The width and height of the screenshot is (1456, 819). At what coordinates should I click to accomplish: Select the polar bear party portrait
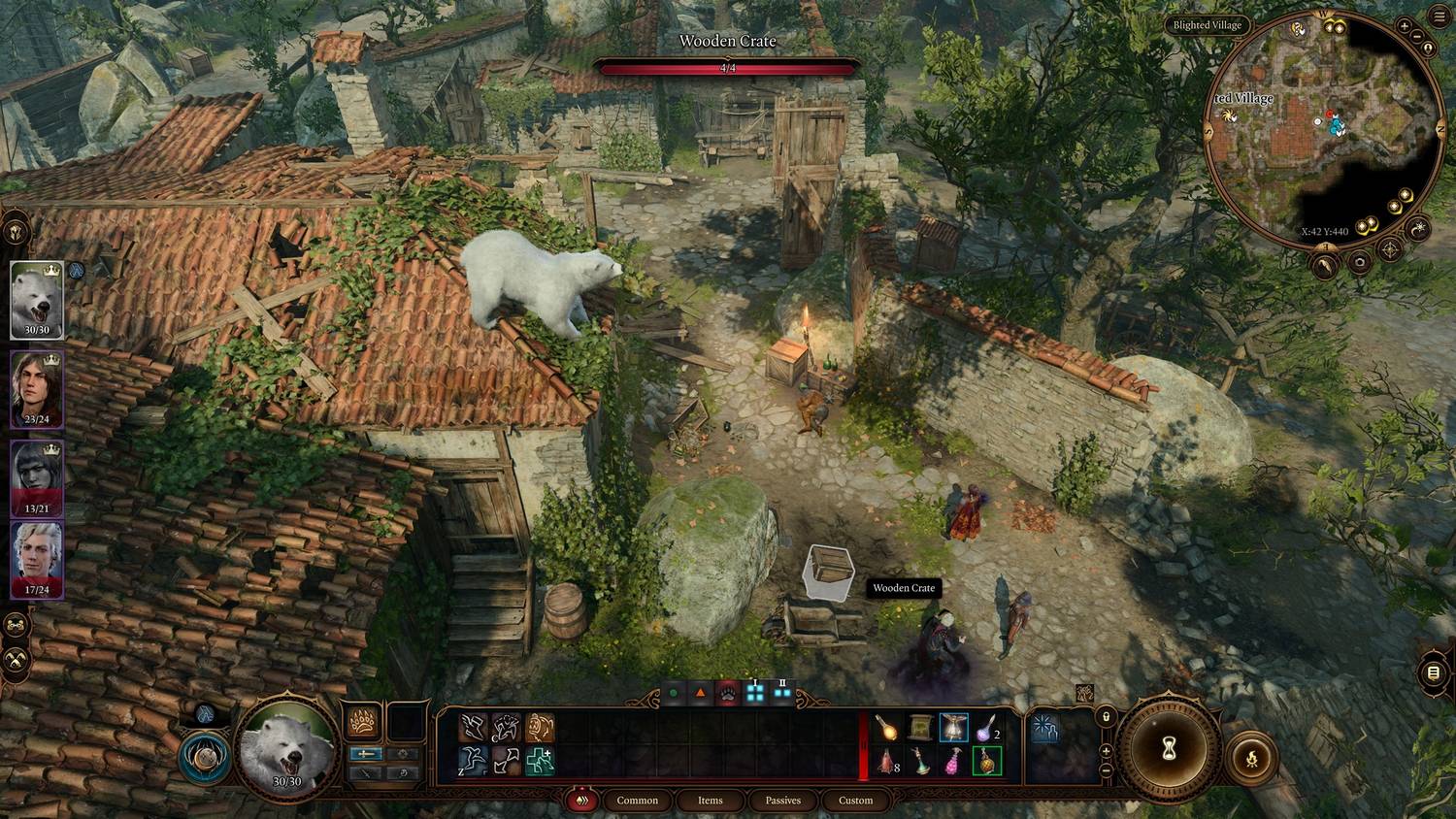(37, 300)
